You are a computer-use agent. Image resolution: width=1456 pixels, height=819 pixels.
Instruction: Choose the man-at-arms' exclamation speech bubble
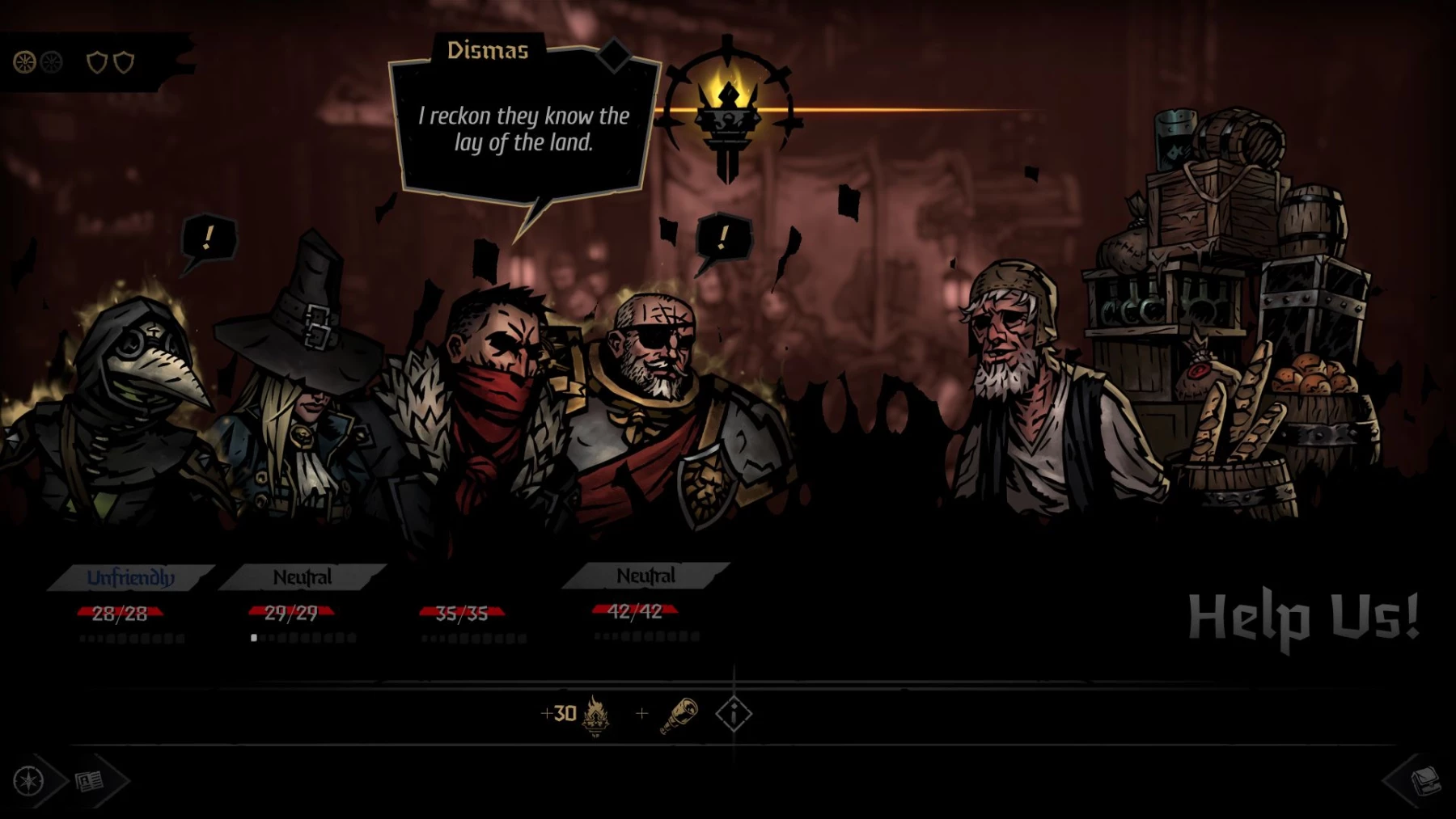click(x=722, y=238)
